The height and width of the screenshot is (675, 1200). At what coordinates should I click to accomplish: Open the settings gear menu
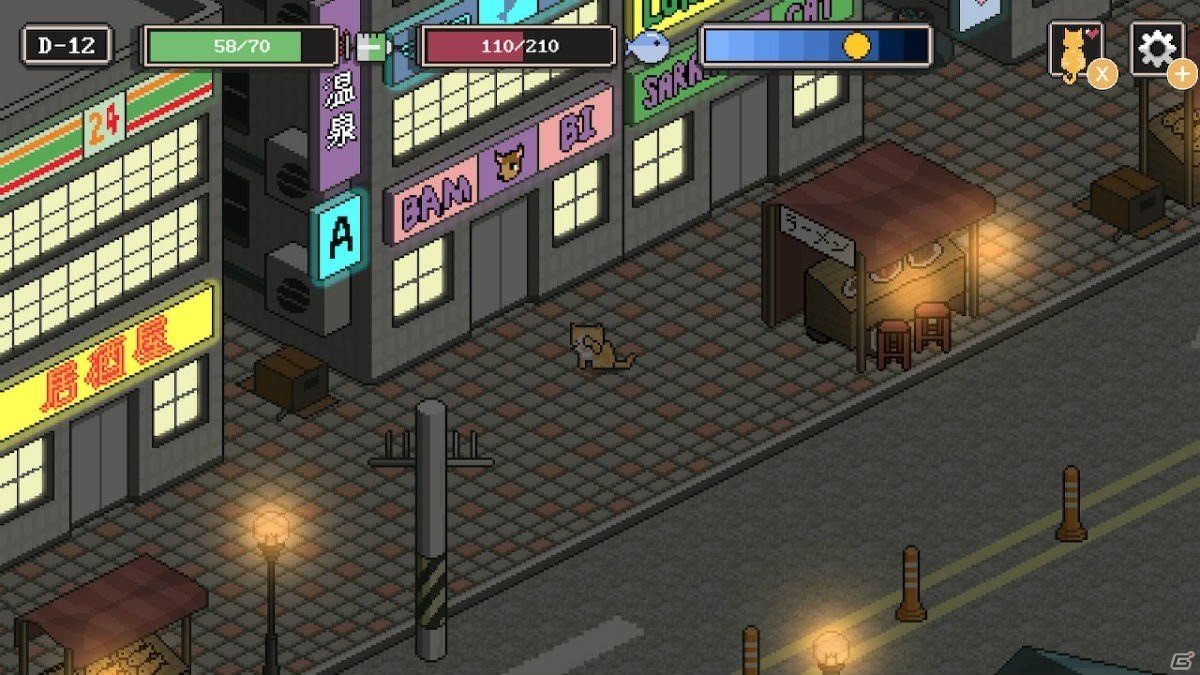pyautogui.click(x=1156, y=48)
